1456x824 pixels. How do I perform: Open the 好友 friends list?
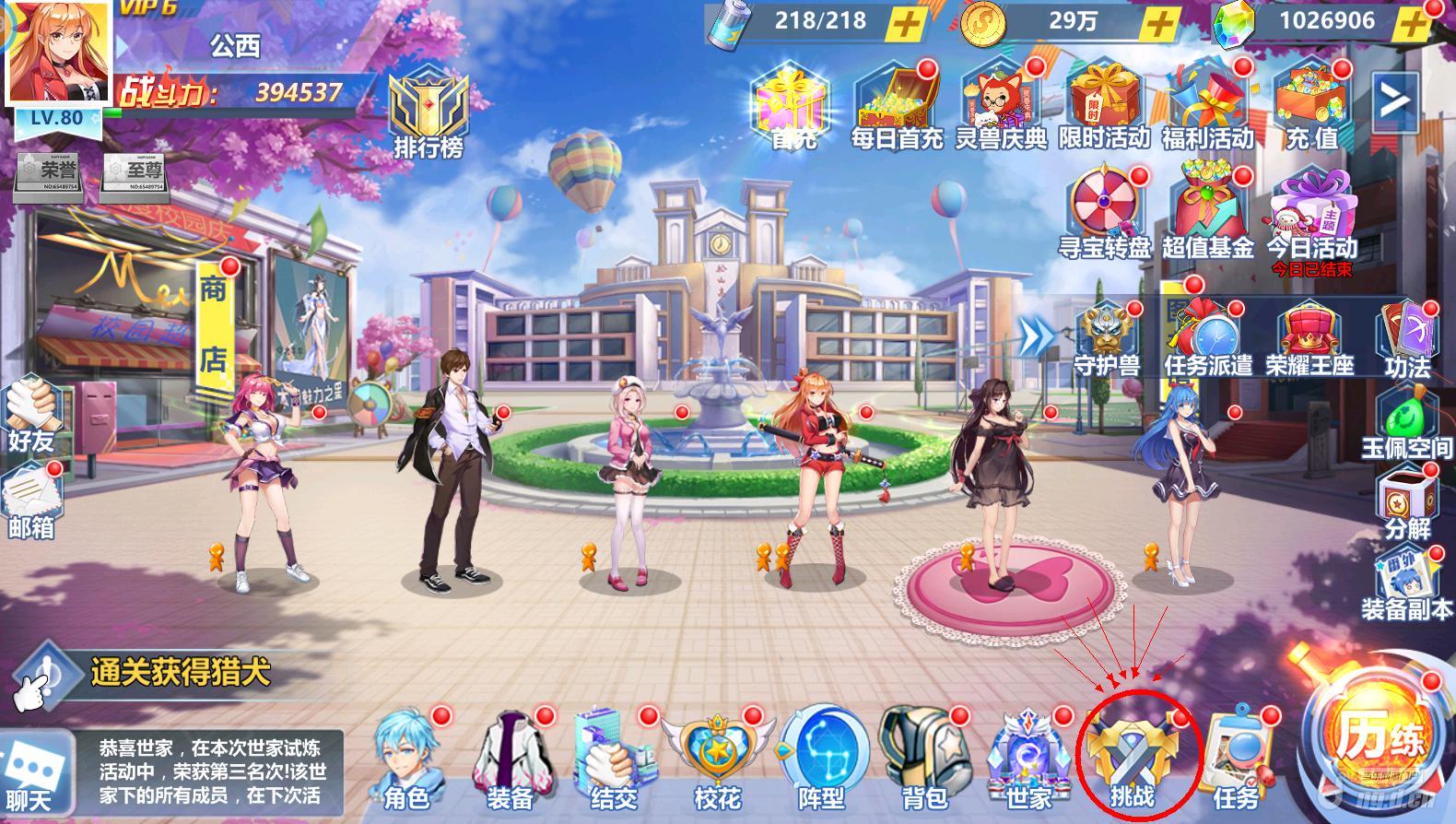point(32,415)
